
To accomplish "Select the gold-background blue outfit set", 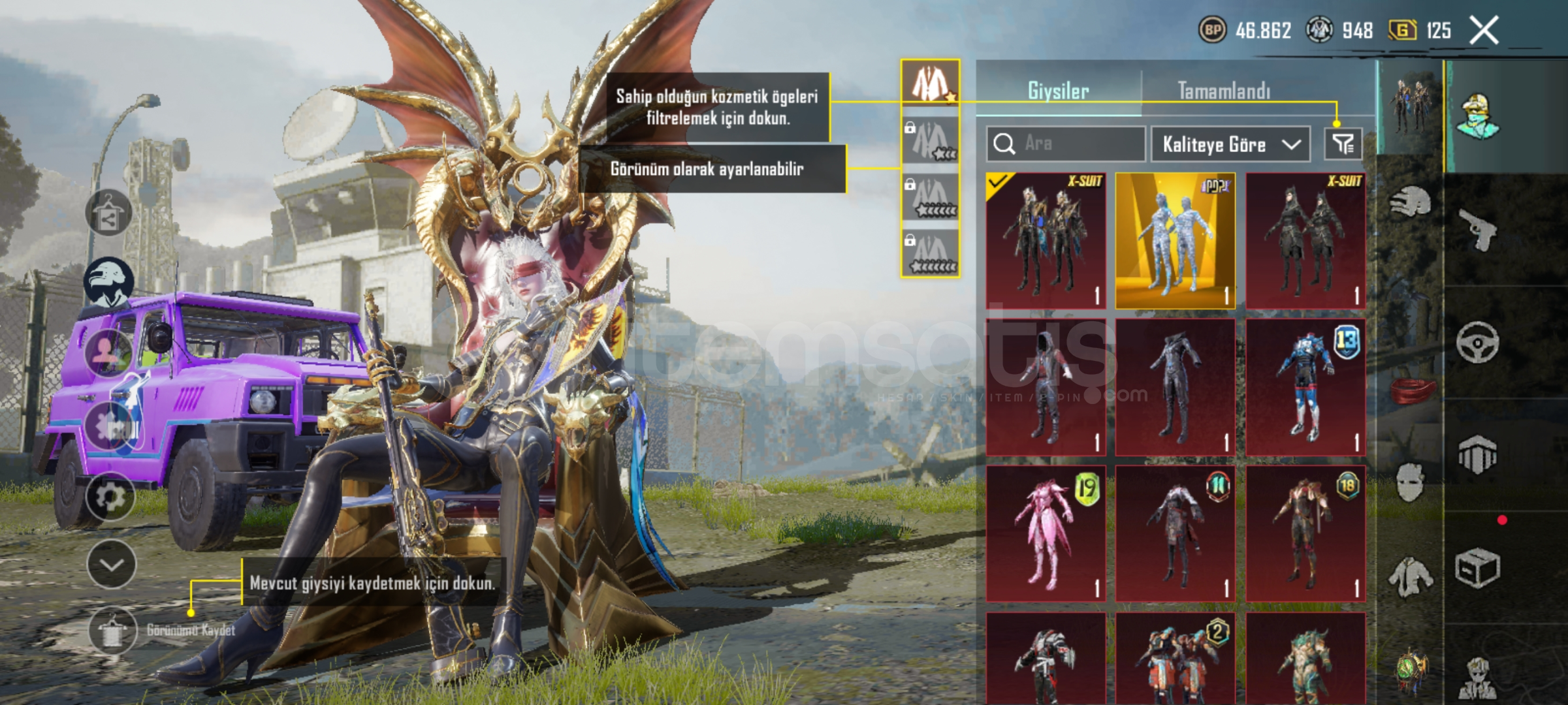I will pyautogui.click(x=1175, y=240).
